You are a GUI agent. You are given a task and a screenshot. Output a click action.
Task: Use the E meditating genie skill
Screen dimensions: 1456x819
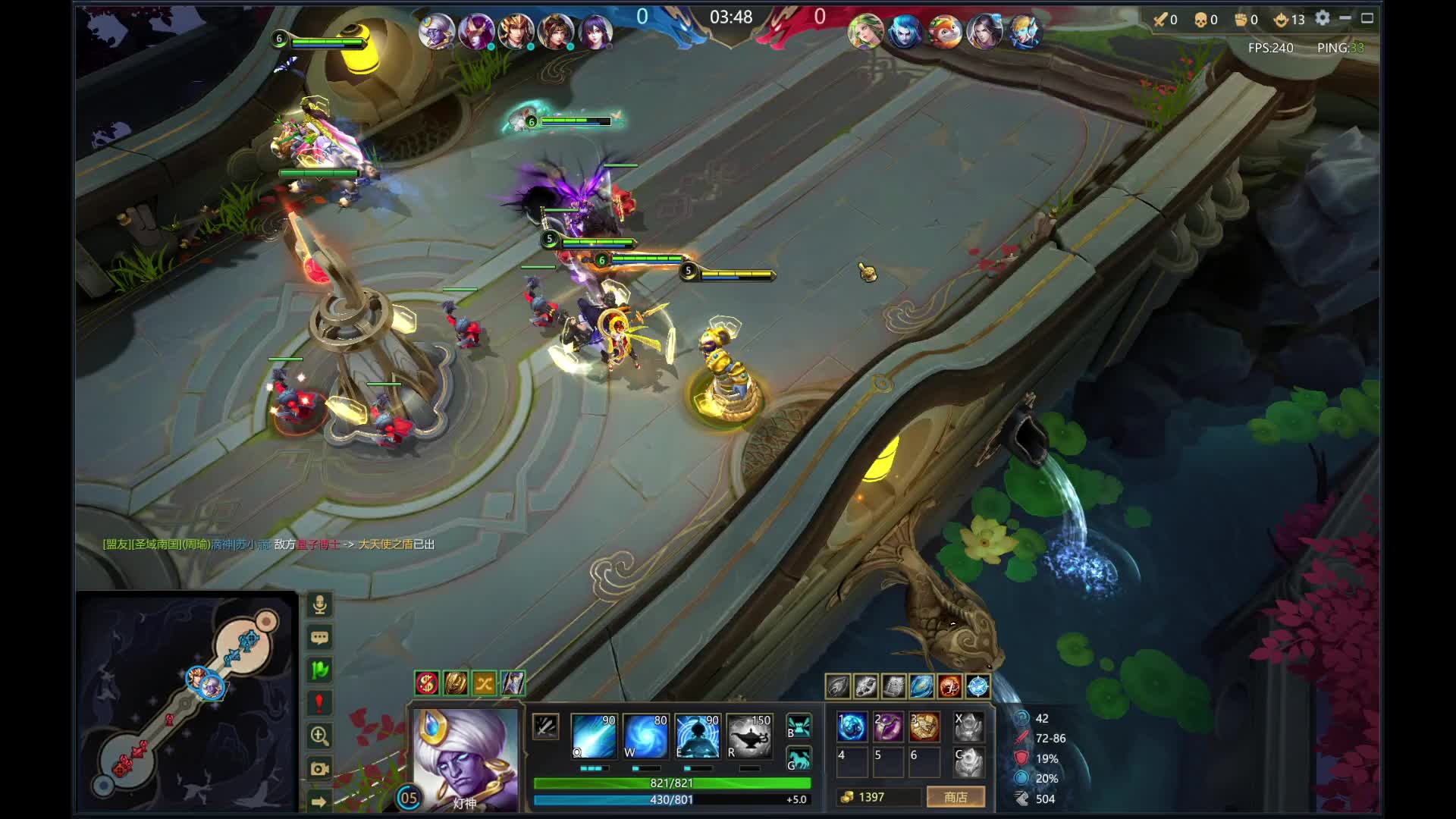point(697,736)
